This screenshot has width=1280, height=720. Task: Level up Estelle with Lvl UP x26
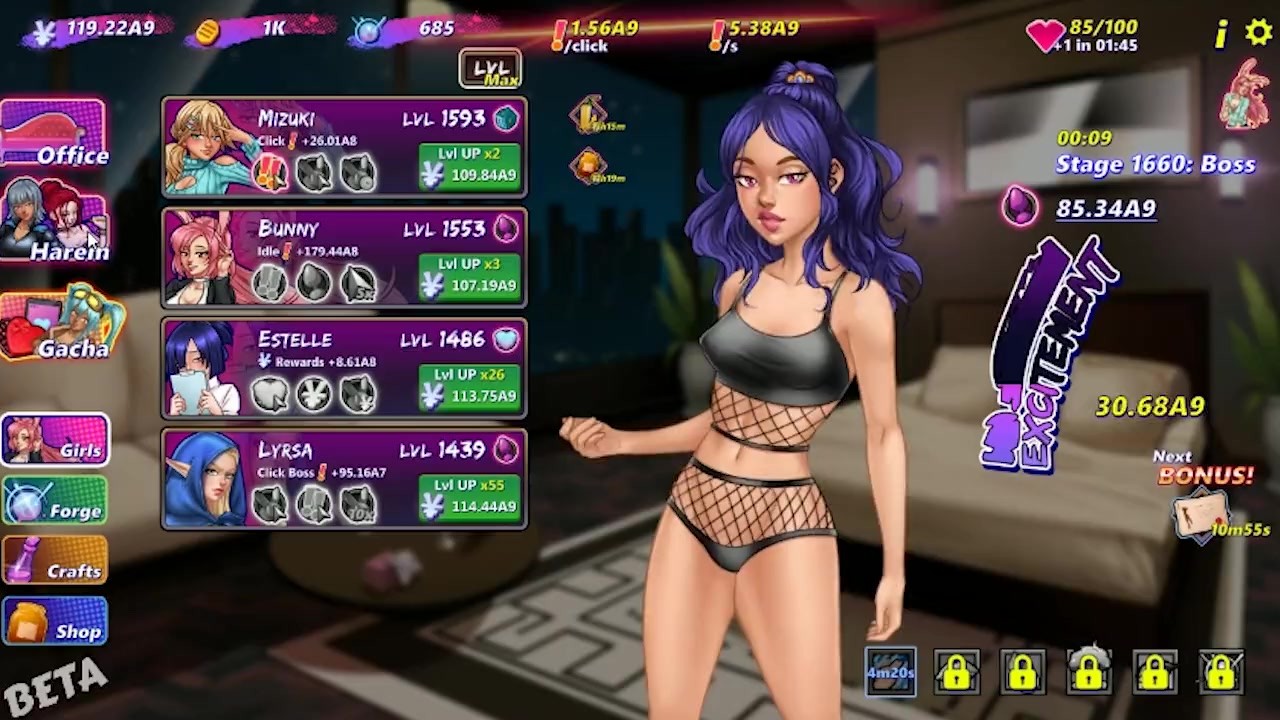pos(470,387)
